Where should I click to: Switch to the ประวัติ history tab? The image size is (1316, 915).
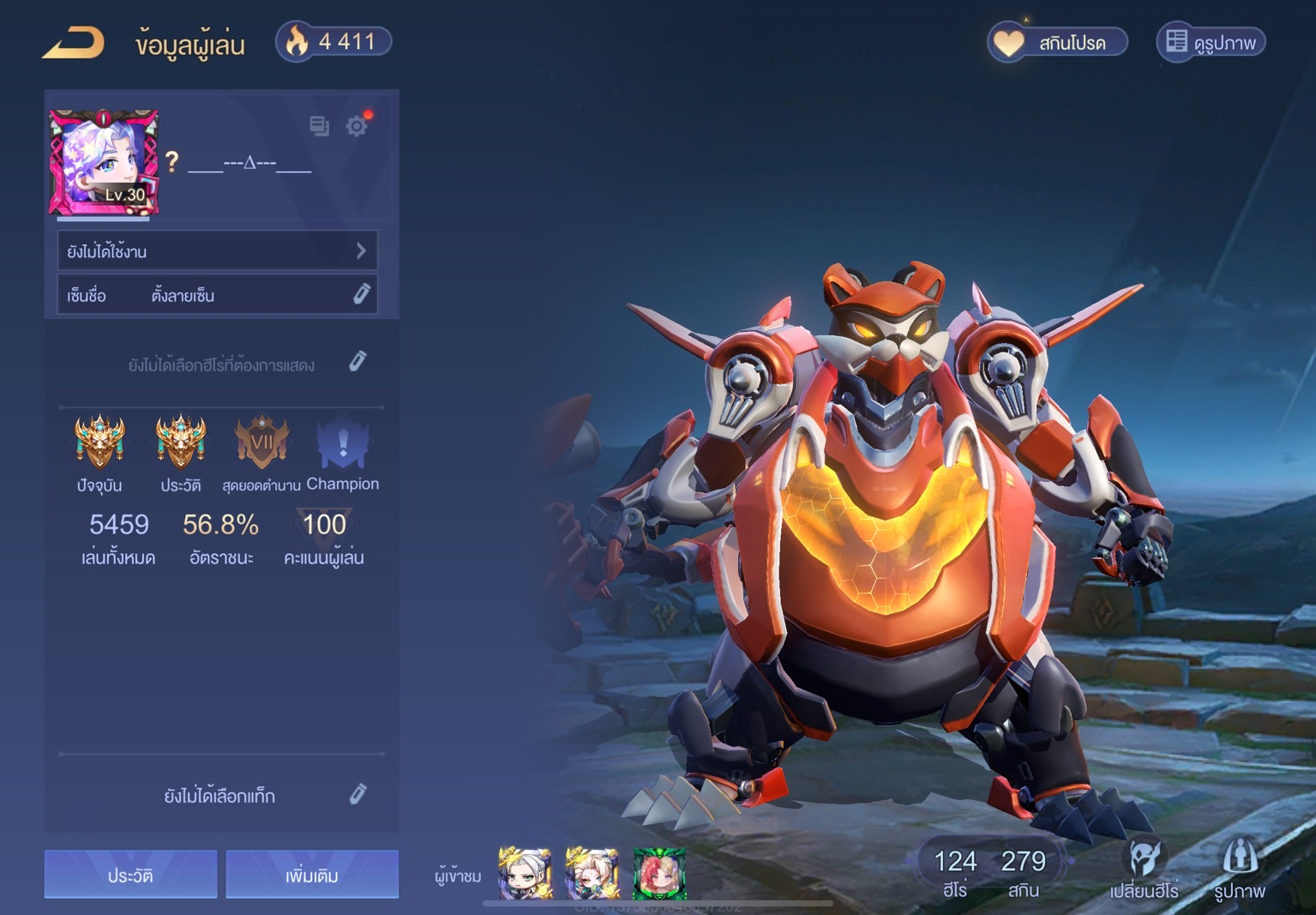tap(130, 874)
